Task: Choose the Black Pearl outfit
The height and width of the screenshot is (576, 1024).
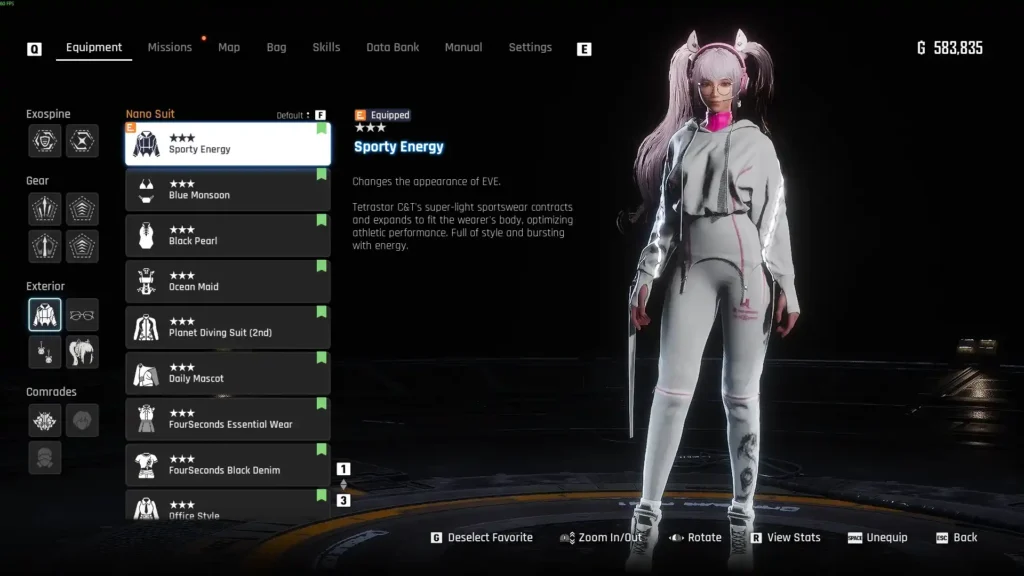Action: pyautogui.click(x=228, y=236)
